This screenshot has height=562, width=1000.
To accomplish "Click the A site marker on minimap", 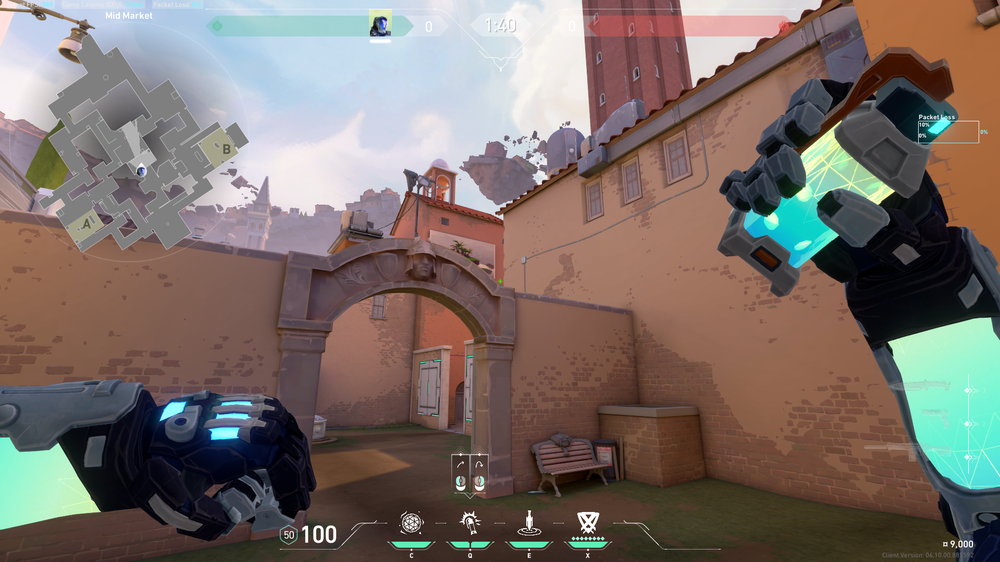I will (x=86, y=222).
